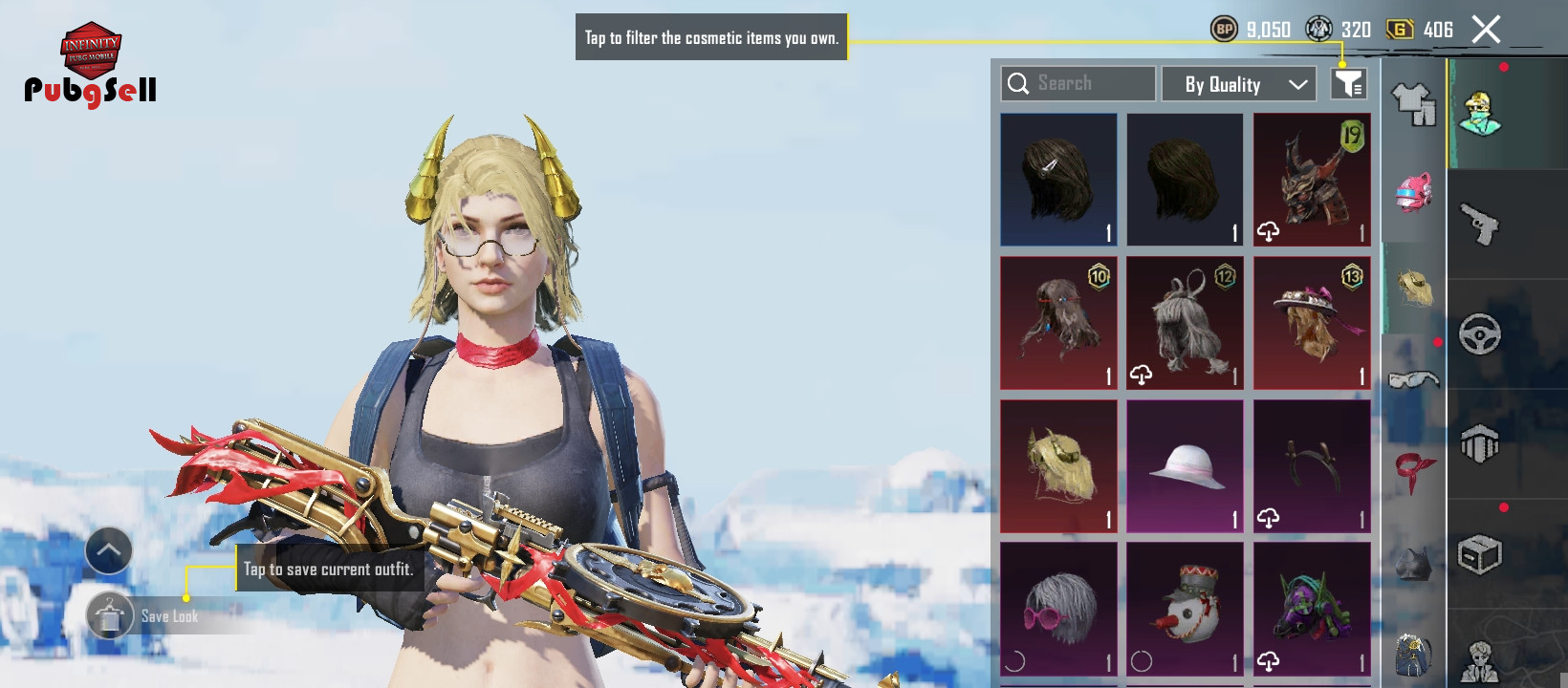Pick the grey hair with pink glasses

(1058, 610)
